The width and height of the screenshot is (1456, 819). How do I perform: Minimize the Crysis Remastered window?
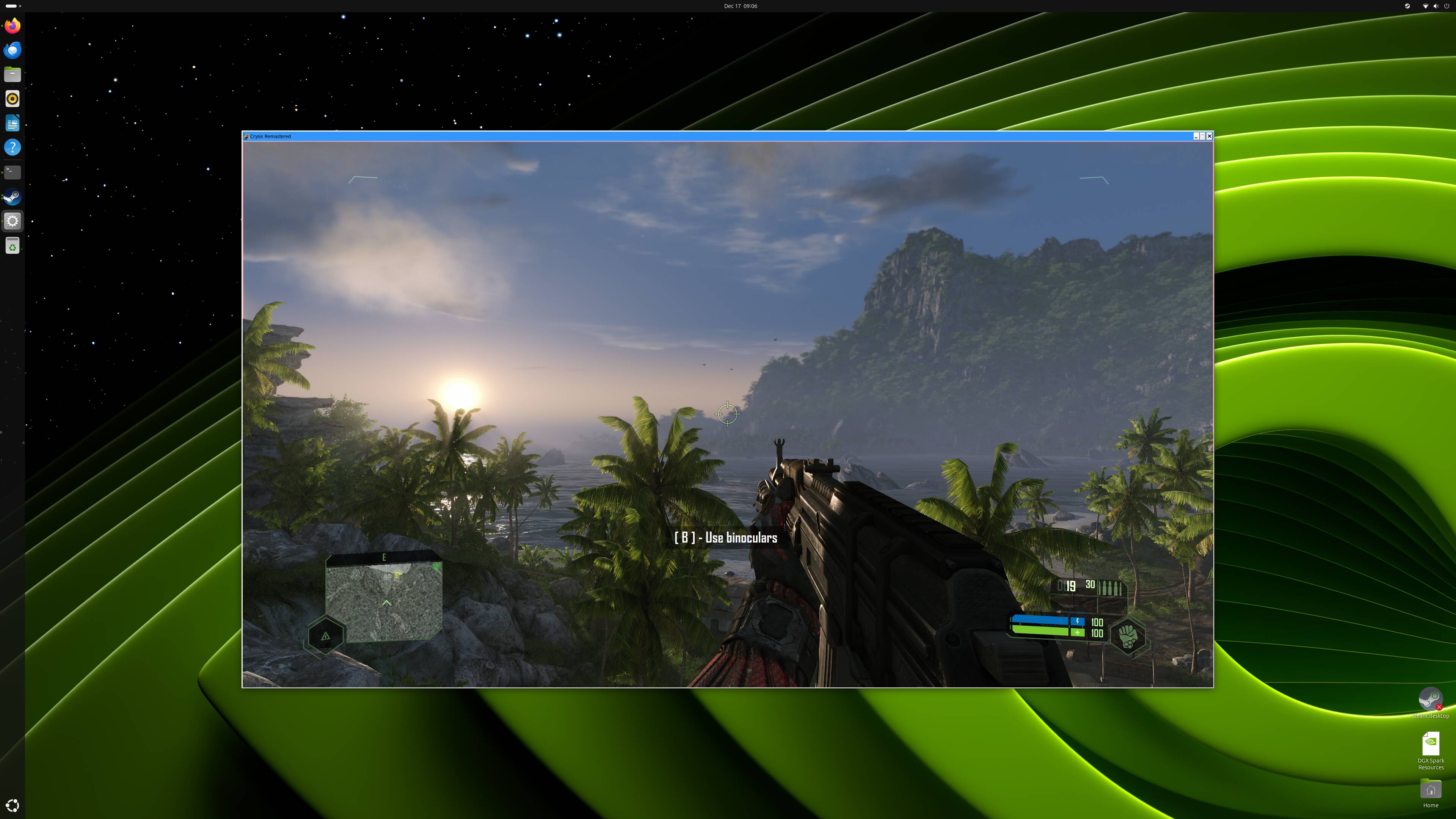click(x=1196, y=136)
